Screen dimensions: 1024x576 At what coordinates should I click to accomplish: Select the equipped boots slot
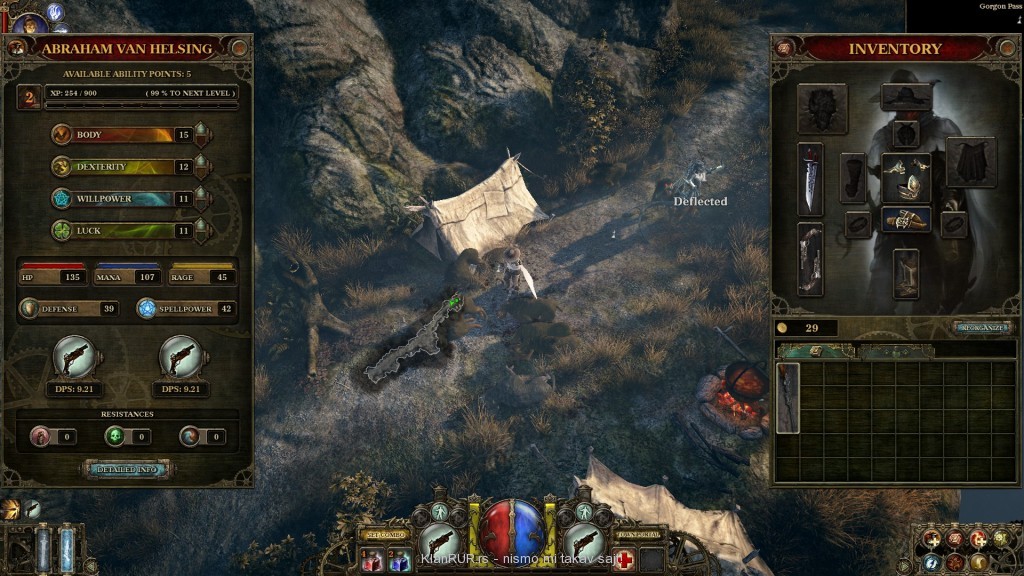pyautogui.click(x=906, y=272)
